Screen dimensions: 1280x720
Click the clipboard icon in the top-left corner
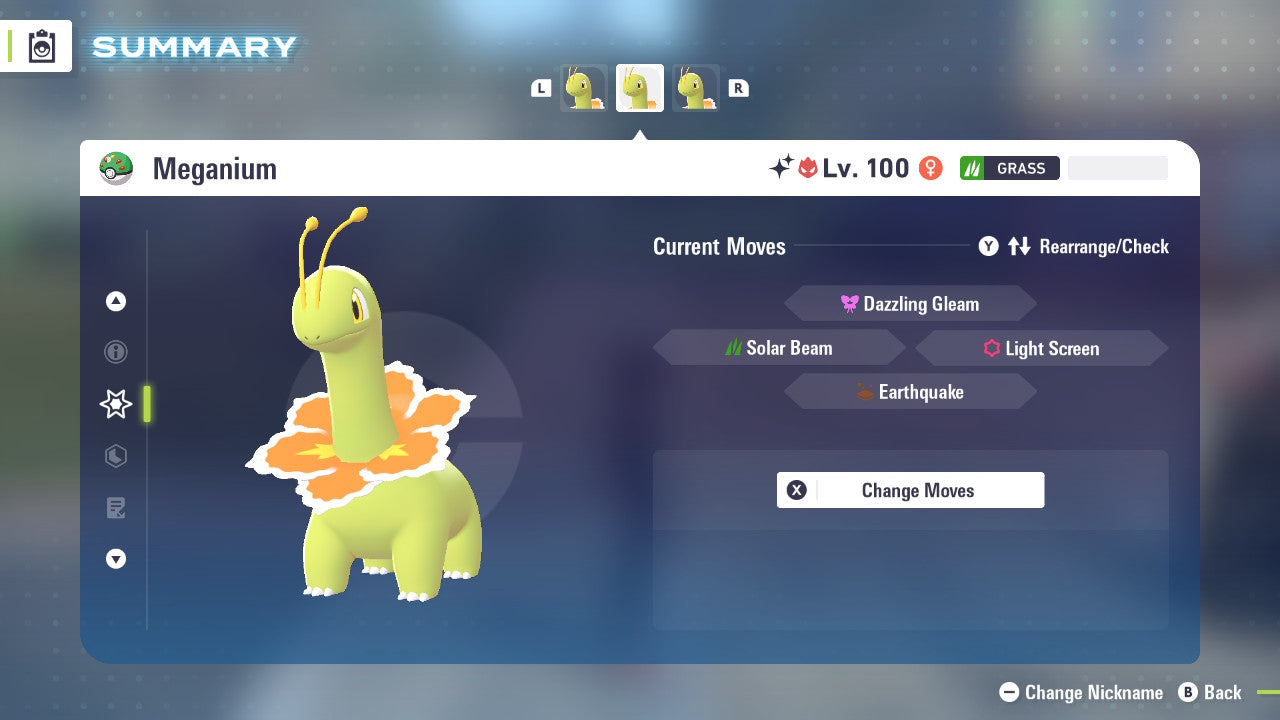click(42, 46)
